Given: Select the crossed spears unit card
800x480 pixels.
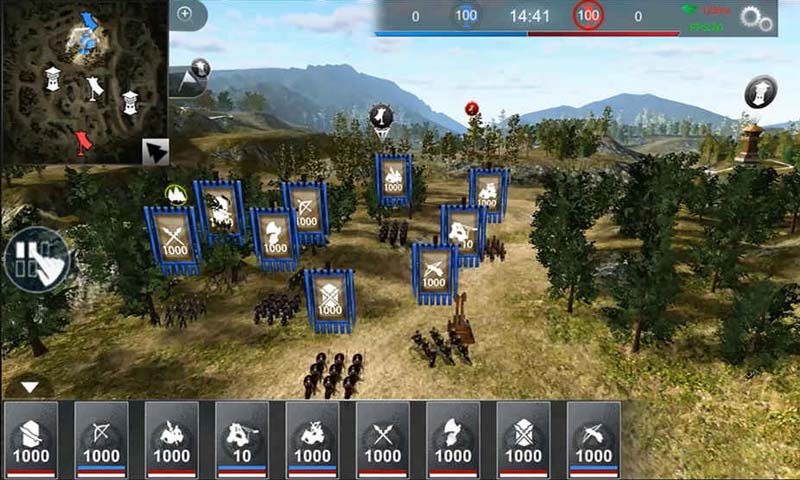Looking at the screenshot, I should [383, 439].
